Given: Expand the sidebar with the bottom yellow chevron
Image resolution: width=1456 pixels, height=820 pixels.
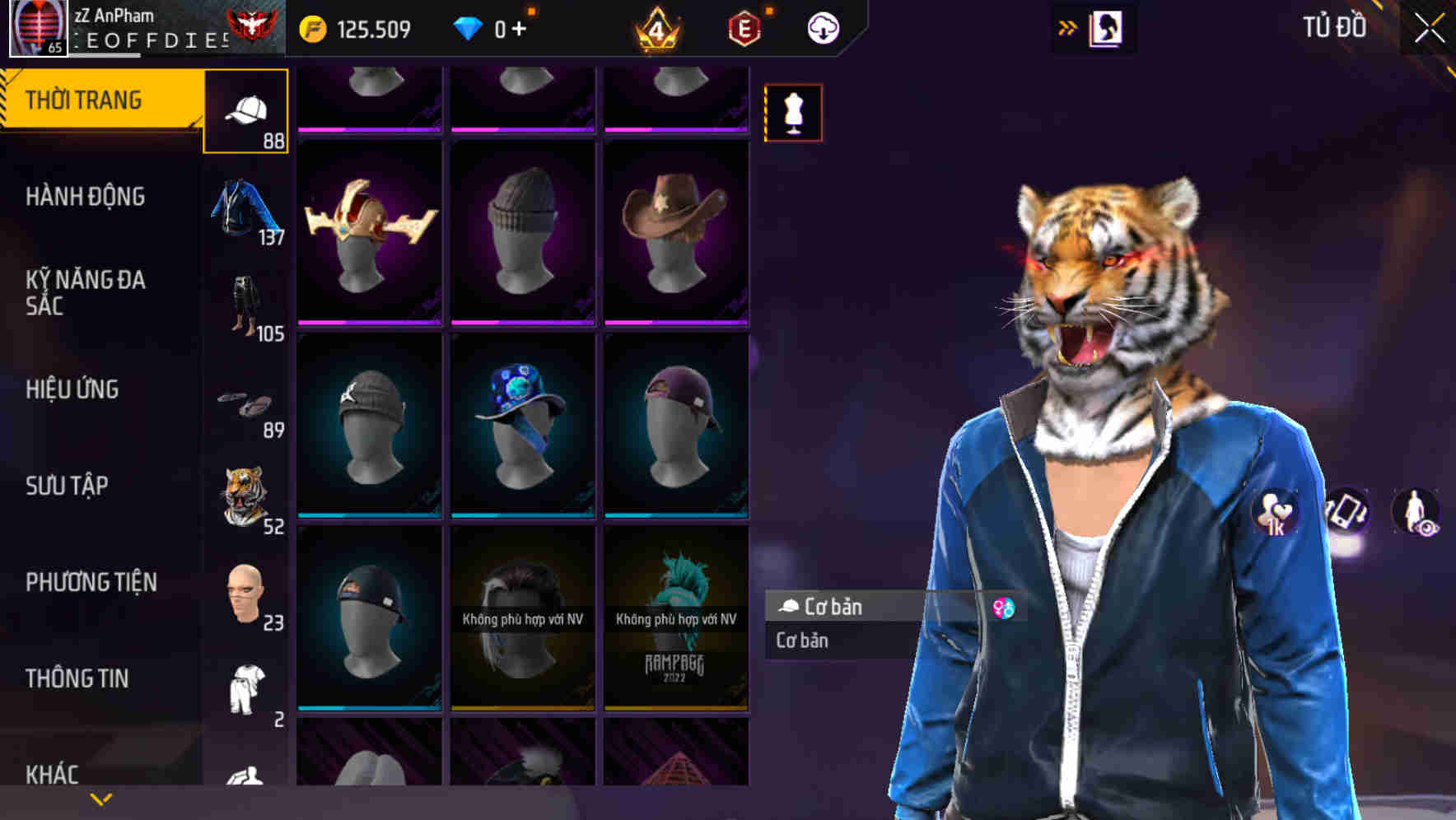Looking at the screenshot, I should [100, 798].
